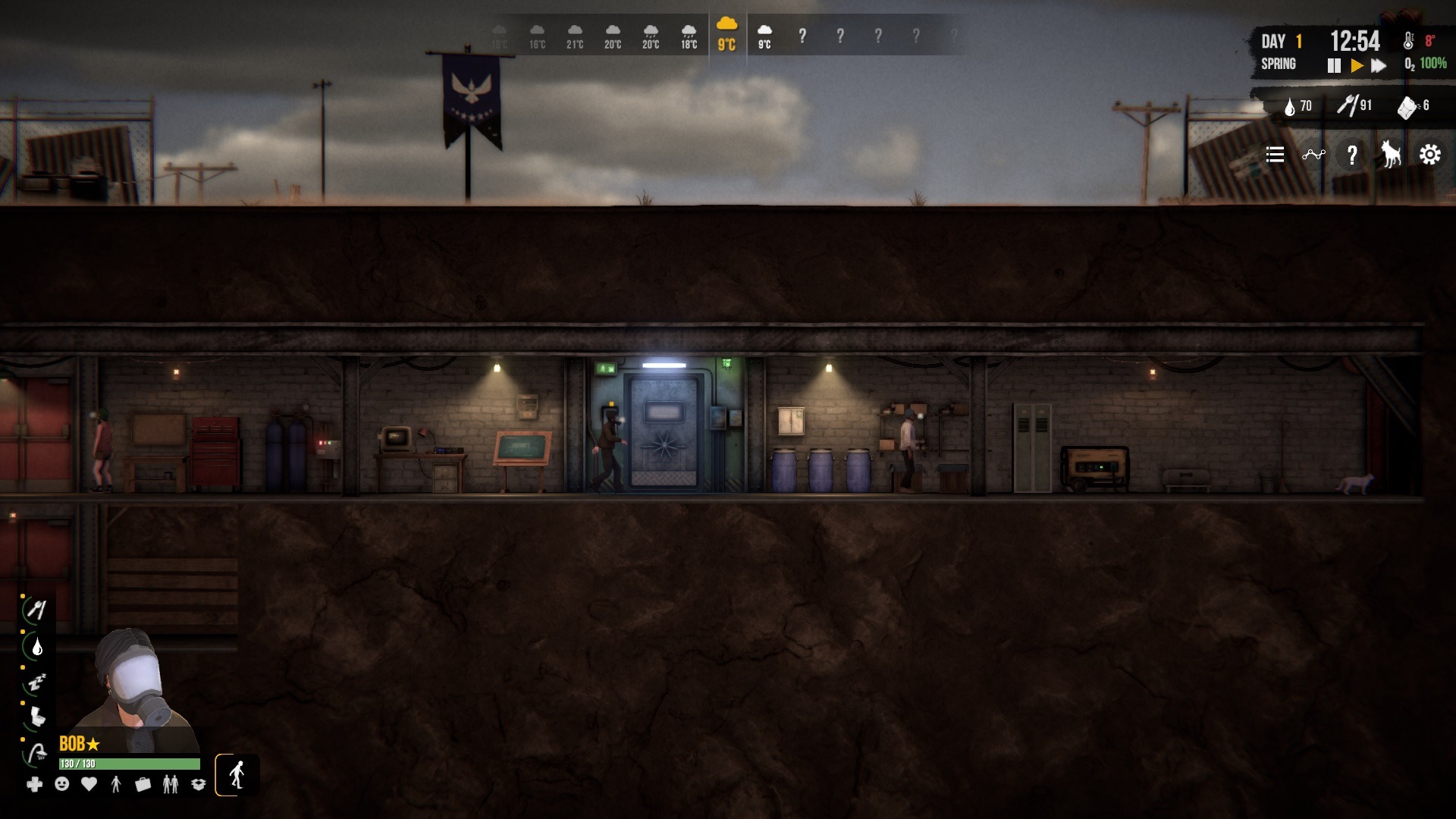The width and height of the screenshot is (1456, 819).
Task: Open Bob's open box tab
Action: [x=199, y=784]
